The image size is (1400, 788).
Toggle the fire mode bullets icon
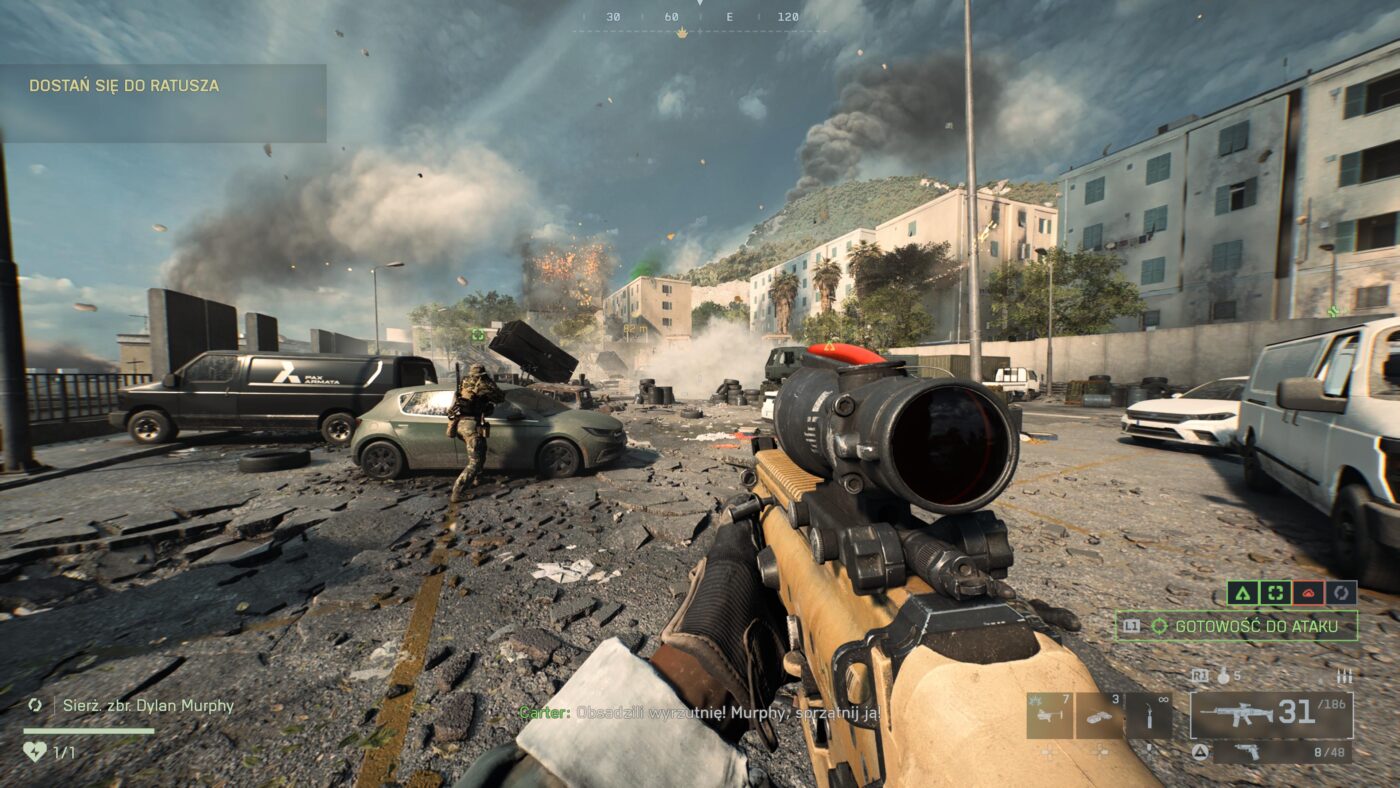click(1344, 677)
